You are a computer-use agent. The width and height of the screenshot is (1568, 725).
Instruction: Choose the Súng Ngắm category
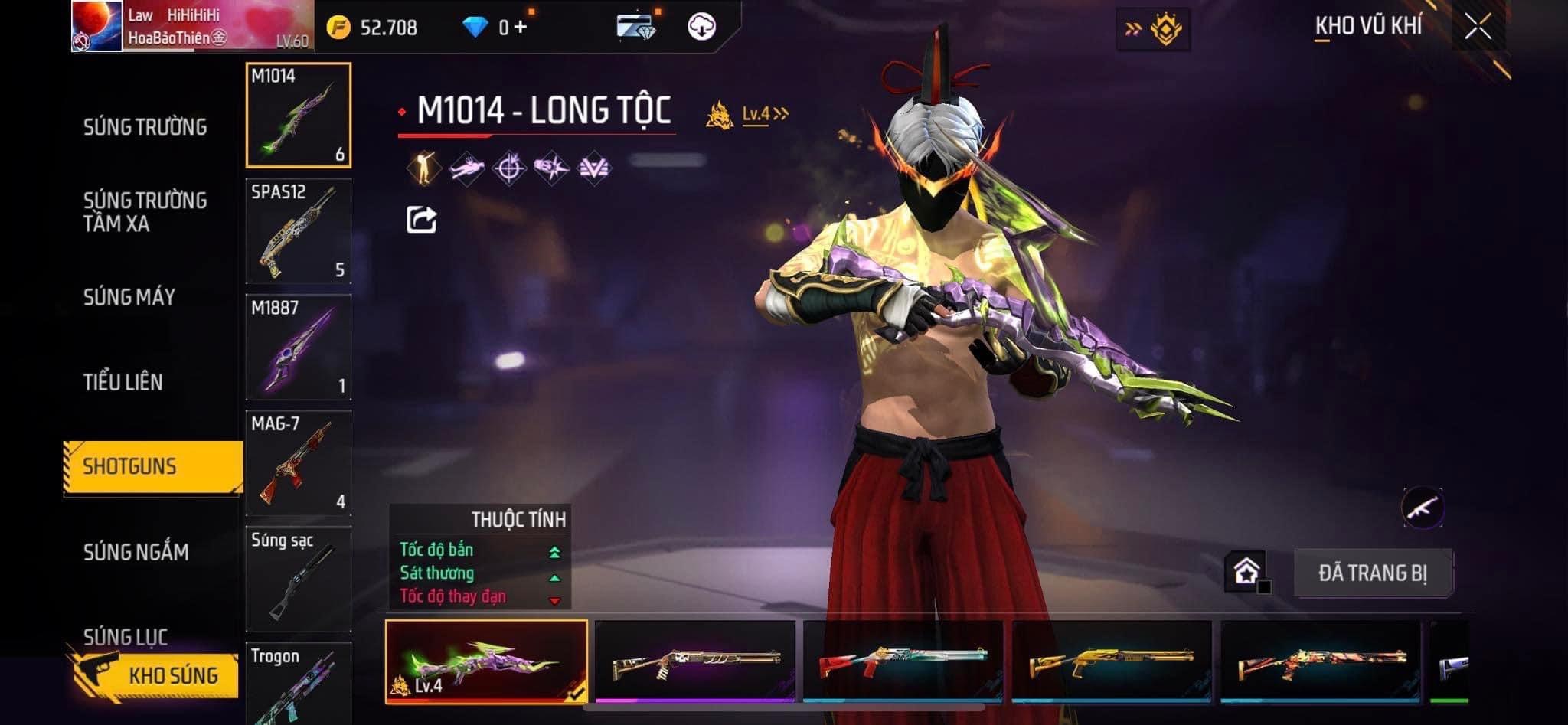(x=136, y=552)
